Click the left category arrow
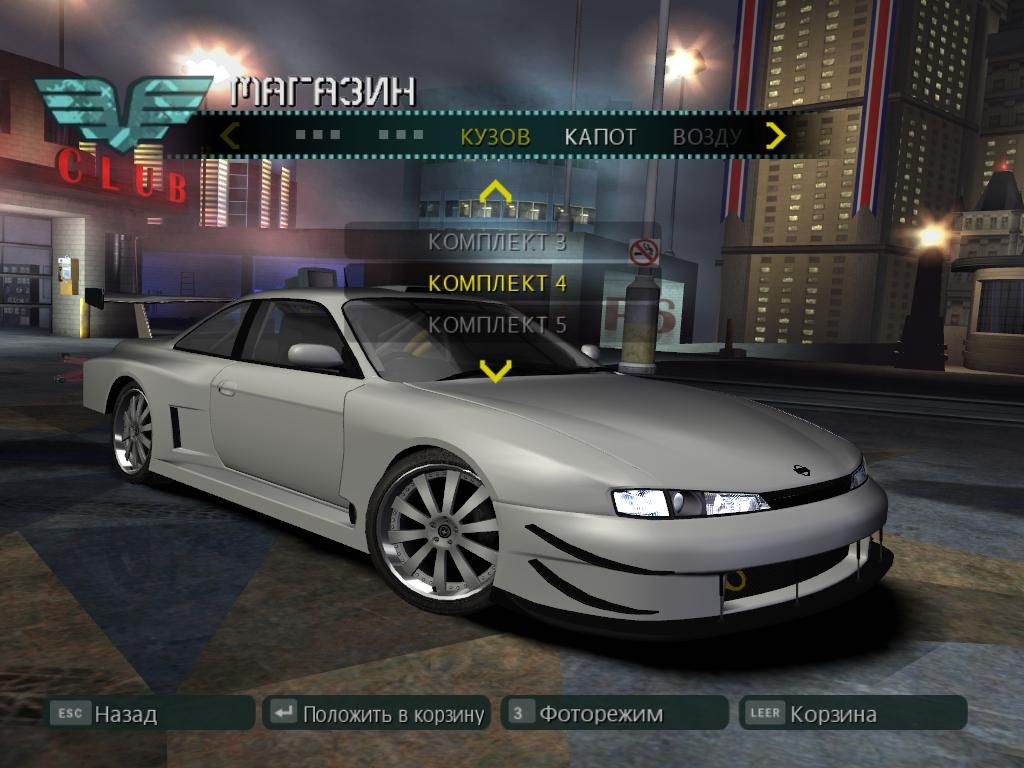This screenshot has height=768, width=1024. (230, 135)
